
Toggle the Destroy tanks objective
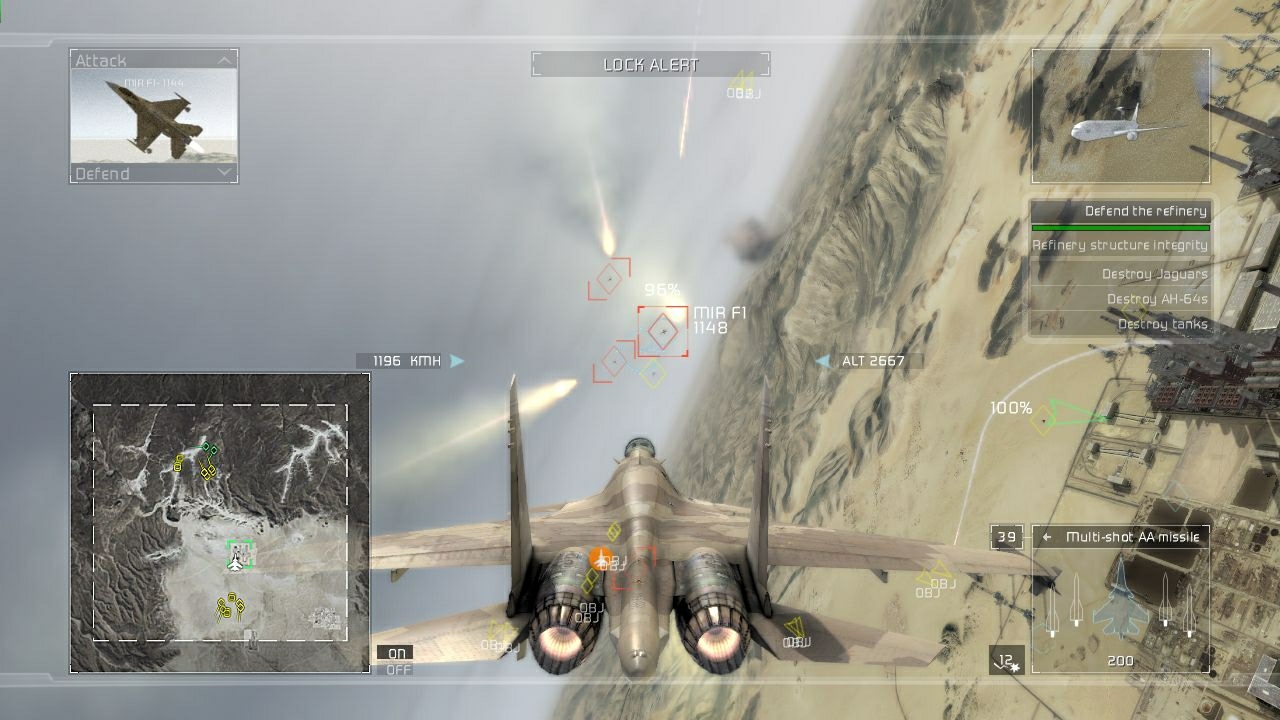pos(1163,324)
